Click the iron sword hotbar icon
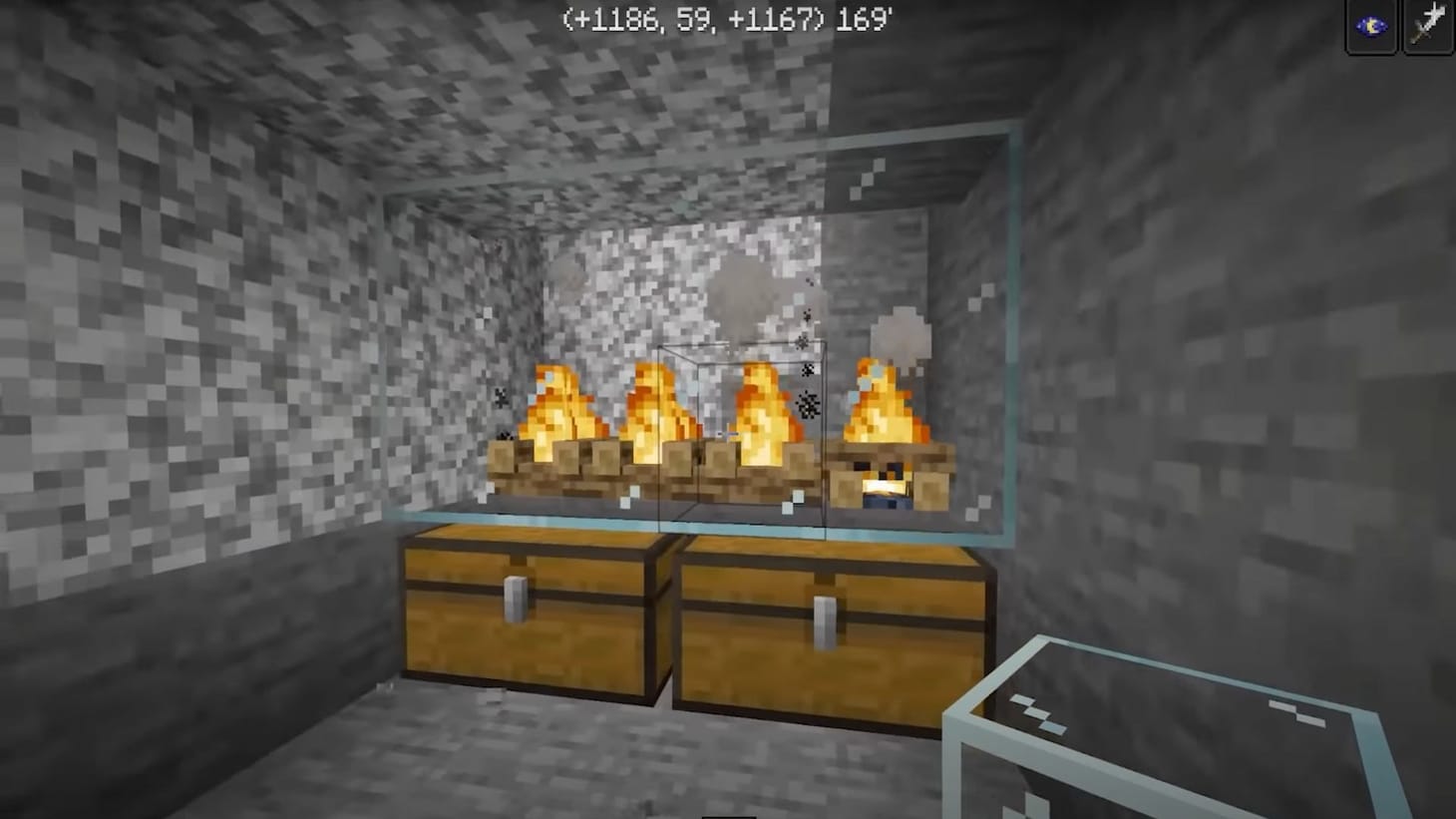Image resolution: width=1456 pixels, height=819 pixels. tap(1428, 26)
